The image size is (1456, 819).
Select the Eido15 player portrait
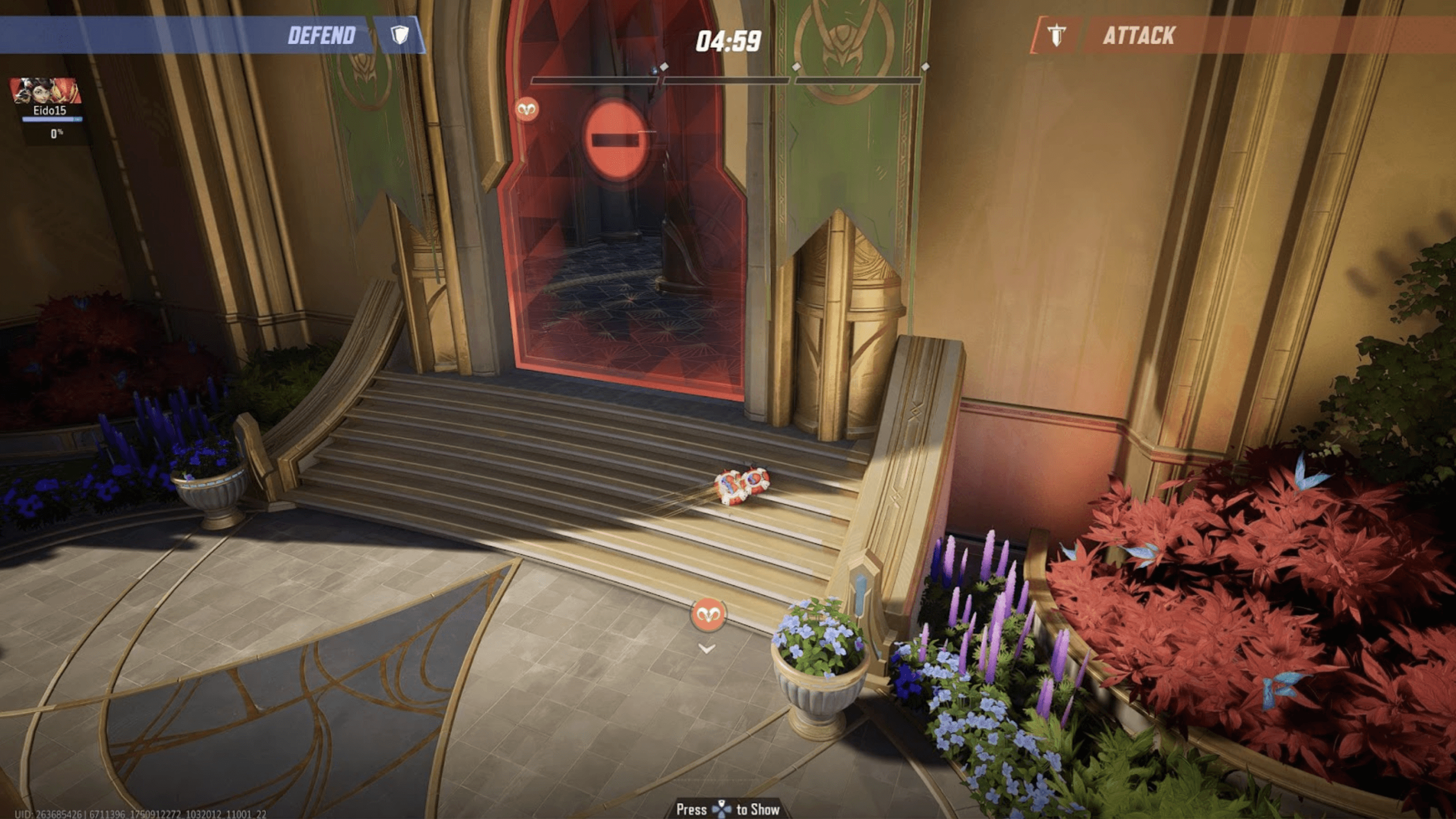[x=45, y=91]
